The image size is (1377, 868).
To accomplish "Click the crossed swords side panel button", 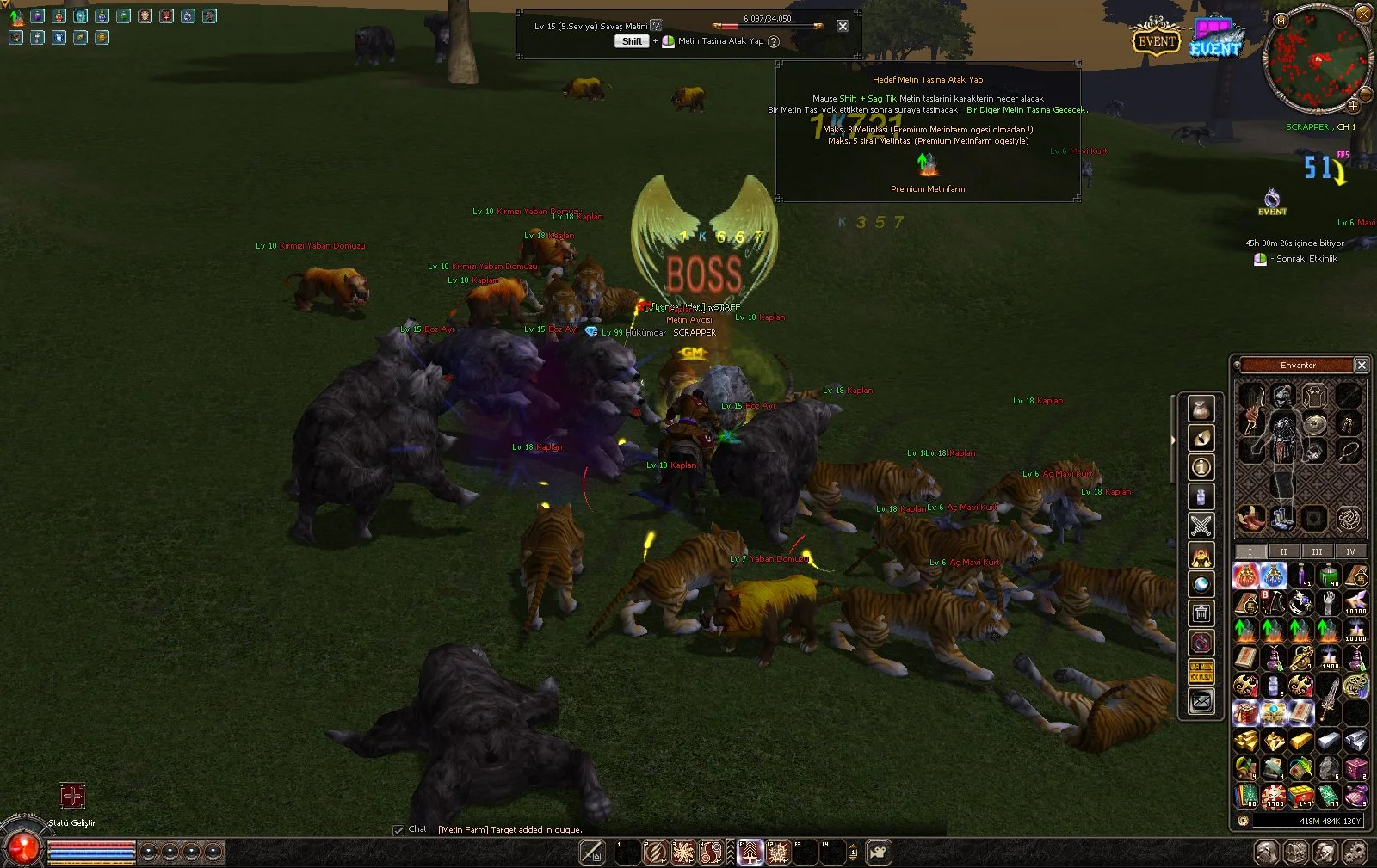I will pyautogui.click(x=1201, y=525).
